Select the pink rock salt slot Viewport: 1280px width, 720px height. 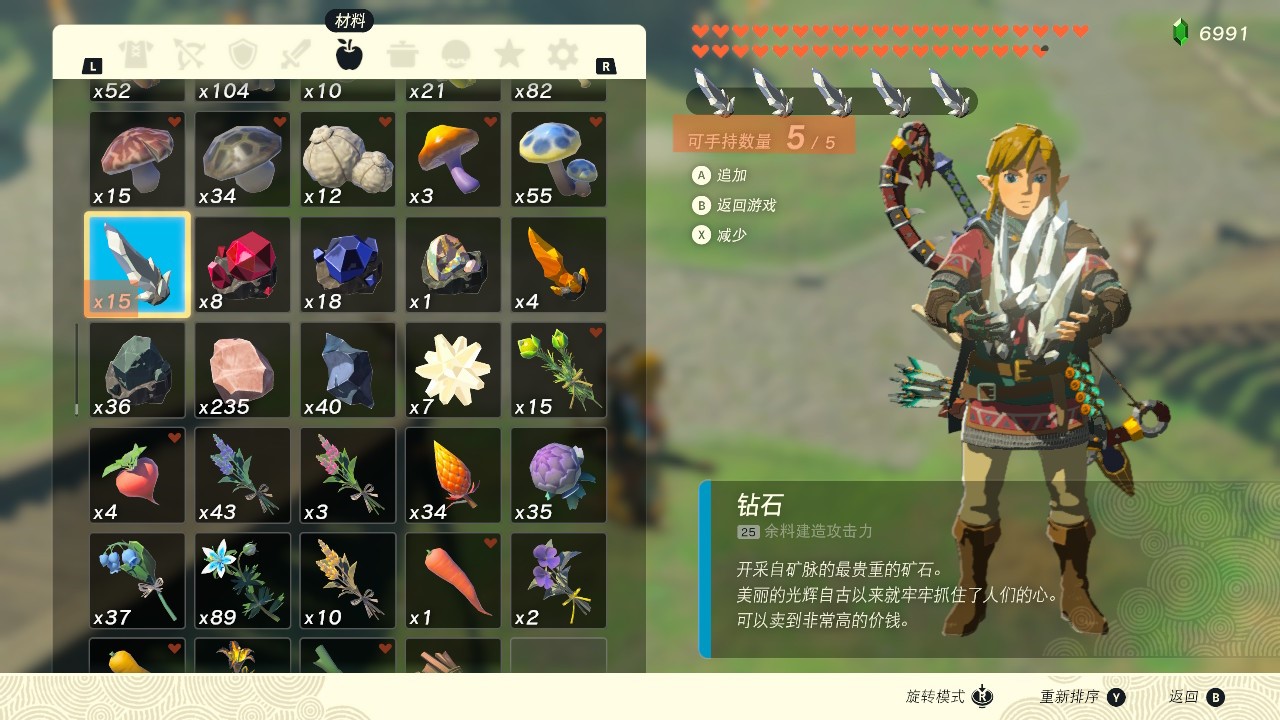coord(242,370)
